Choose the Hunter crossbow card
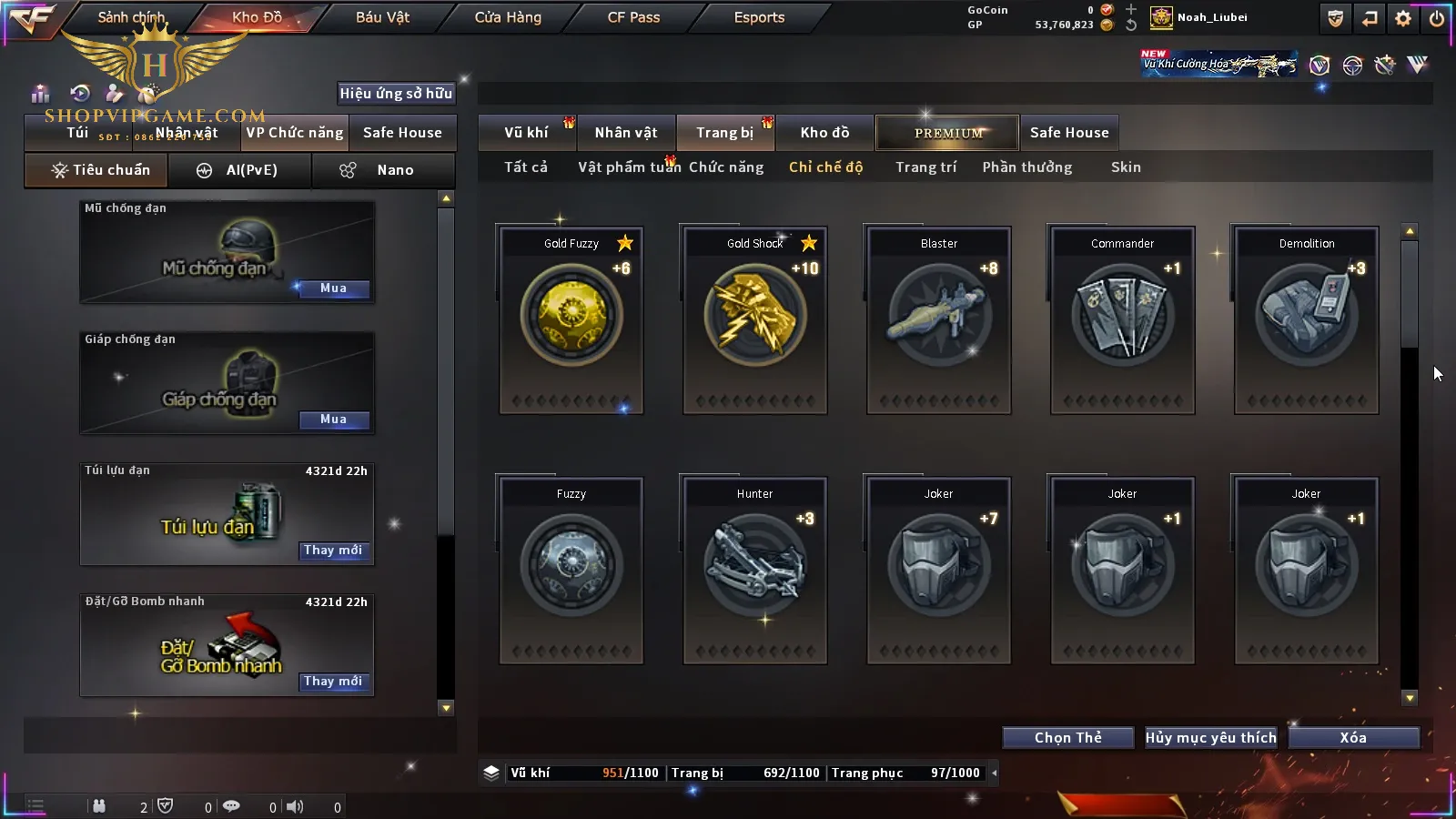The height and width of the screenshot is (819, 1456). pyautogui.click(x=755, y=570)
